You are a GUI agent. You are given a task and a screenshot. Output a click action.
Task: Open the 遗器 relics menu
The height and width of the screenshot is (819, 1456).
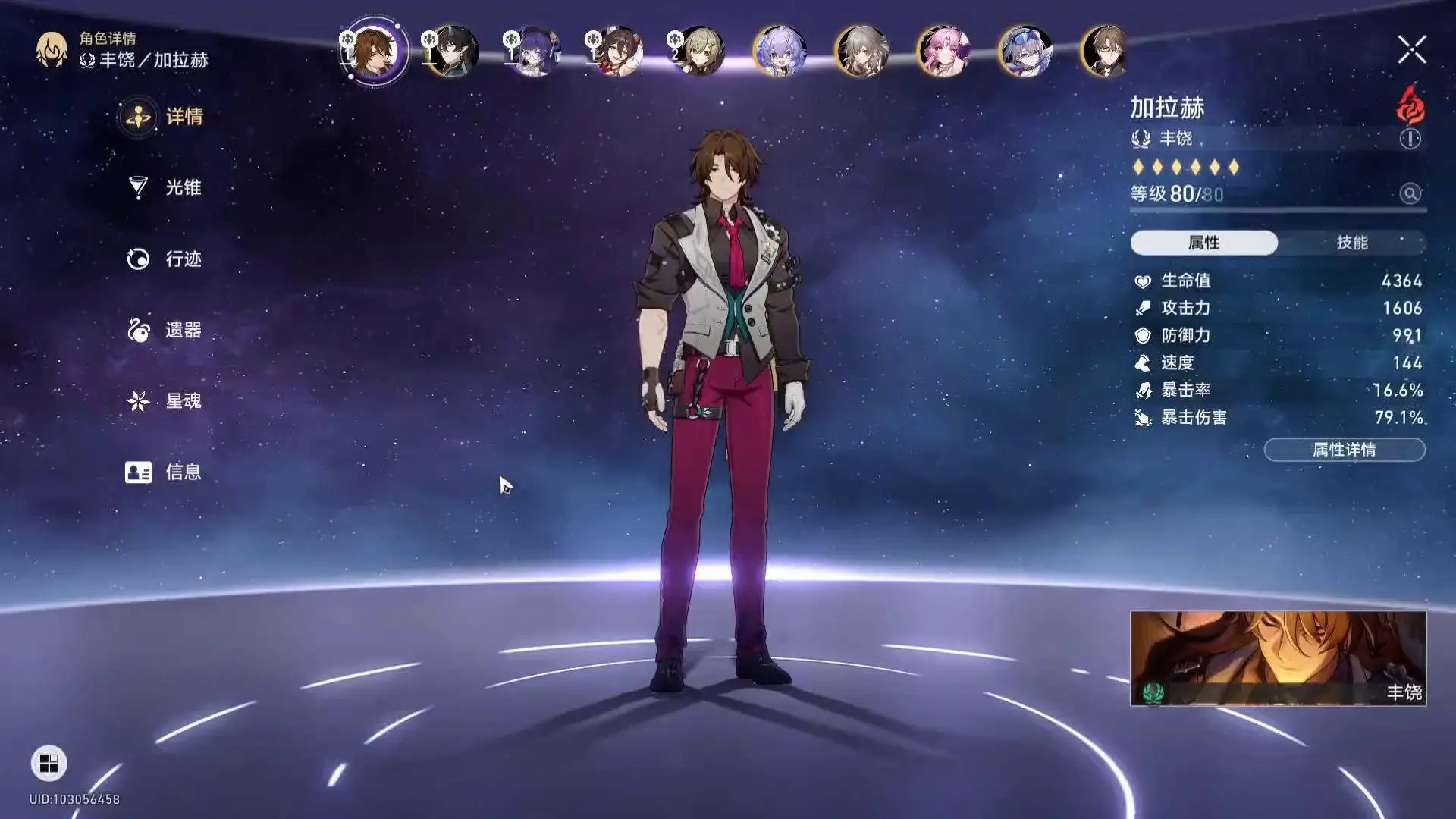click(x=163, y=330)
